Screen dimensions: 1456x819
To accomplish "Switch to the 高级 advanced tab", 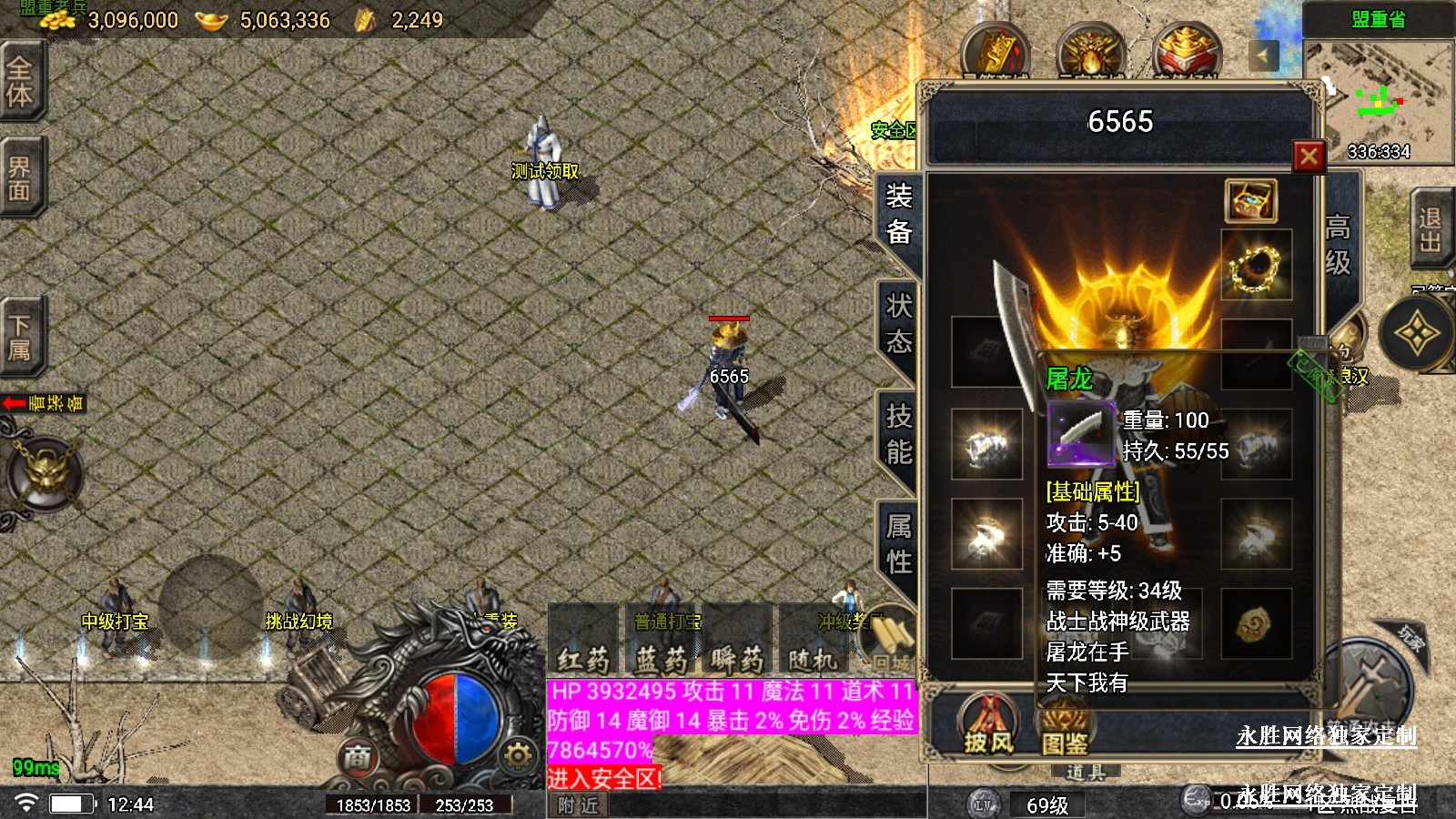I will pyautogui.click(x=1337, y=244).
